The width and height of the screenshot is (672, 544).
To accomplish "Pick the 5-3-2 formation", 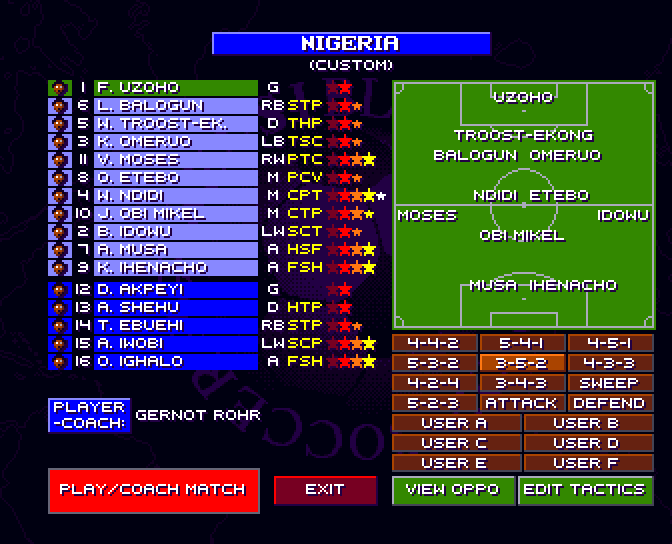I will [x=434, y=363].
